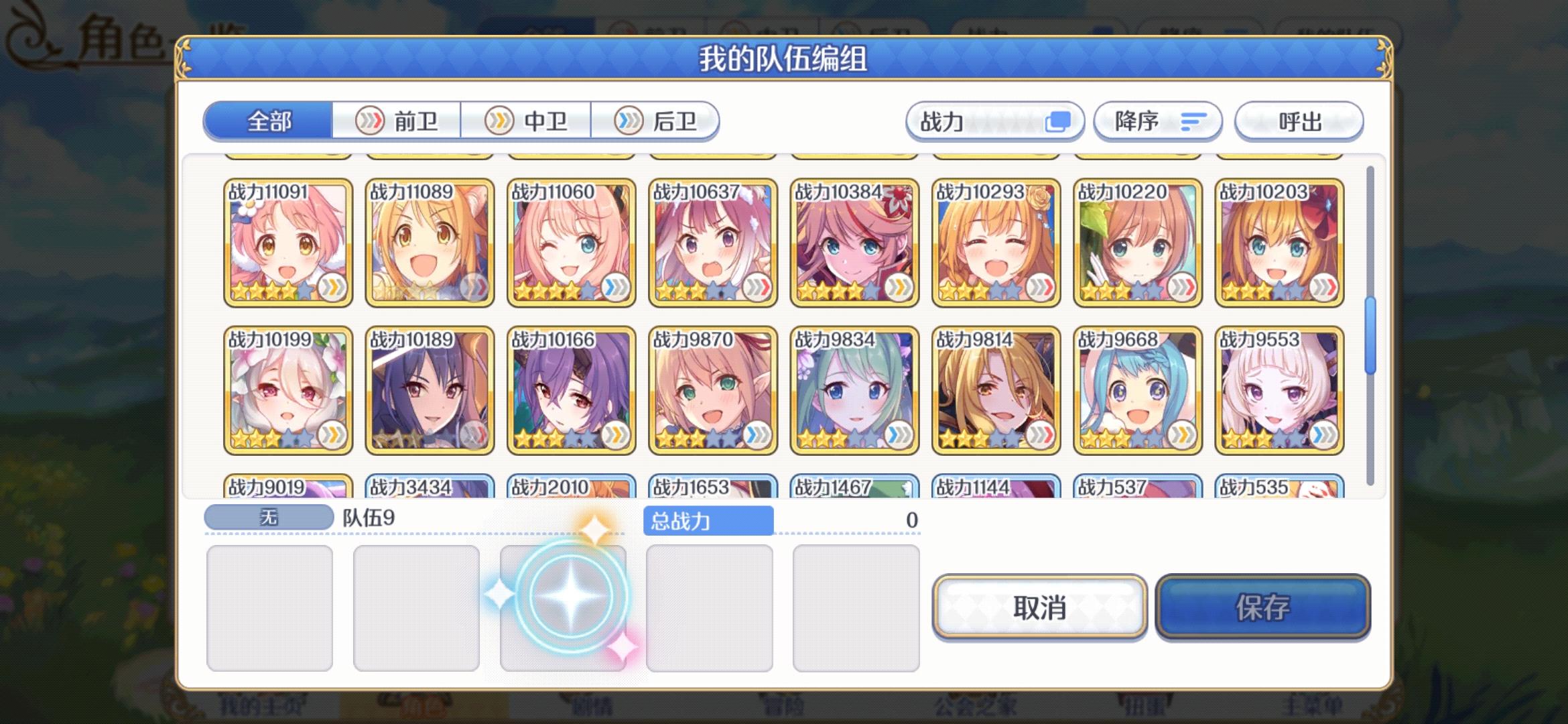
Task: Expand details for the 战力10203 character
Action: pos(1280,241)
